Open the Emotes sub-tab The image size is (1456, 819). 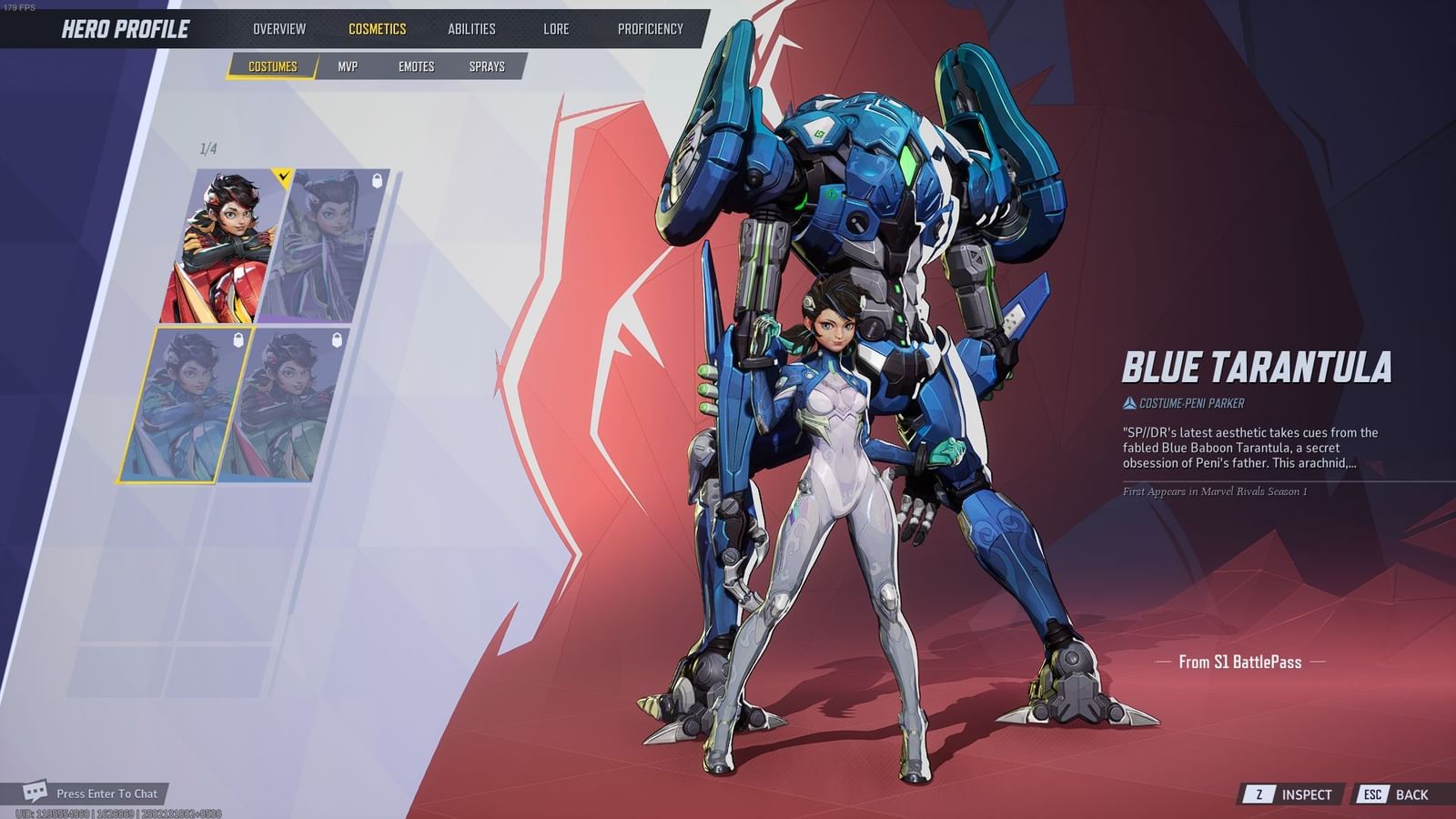click(418, 66)
